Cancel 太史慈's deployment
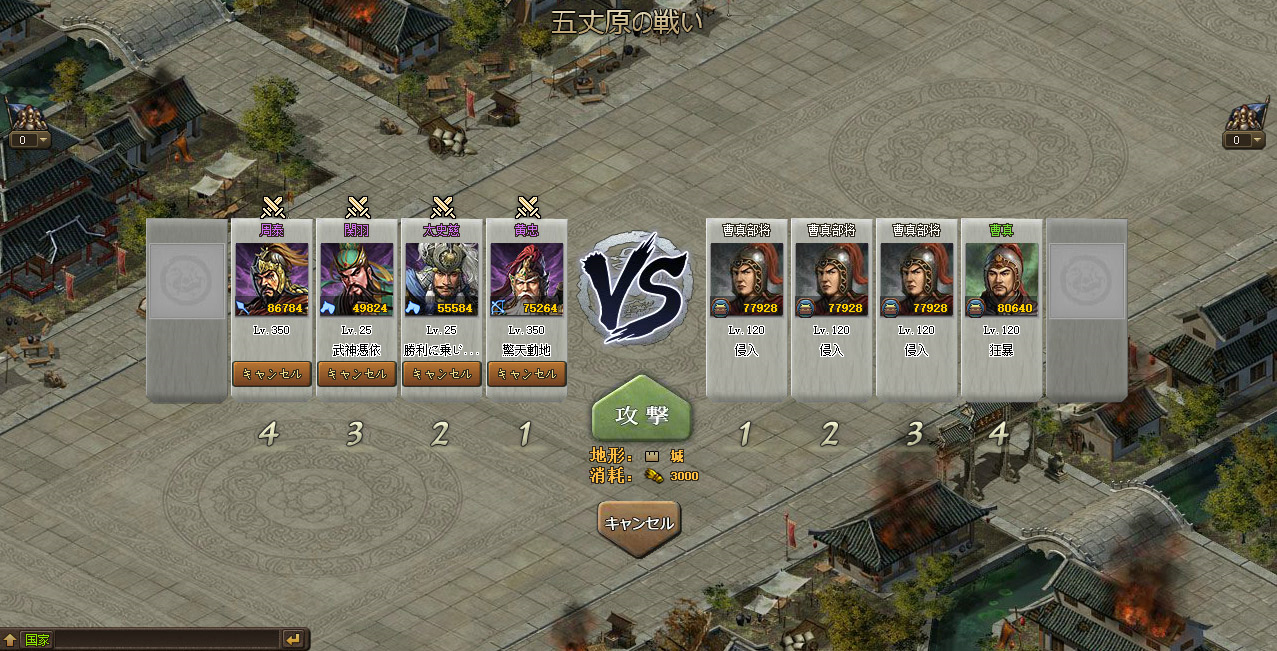This screenshot has height=651, width=1277. click(x=442, y=374)
